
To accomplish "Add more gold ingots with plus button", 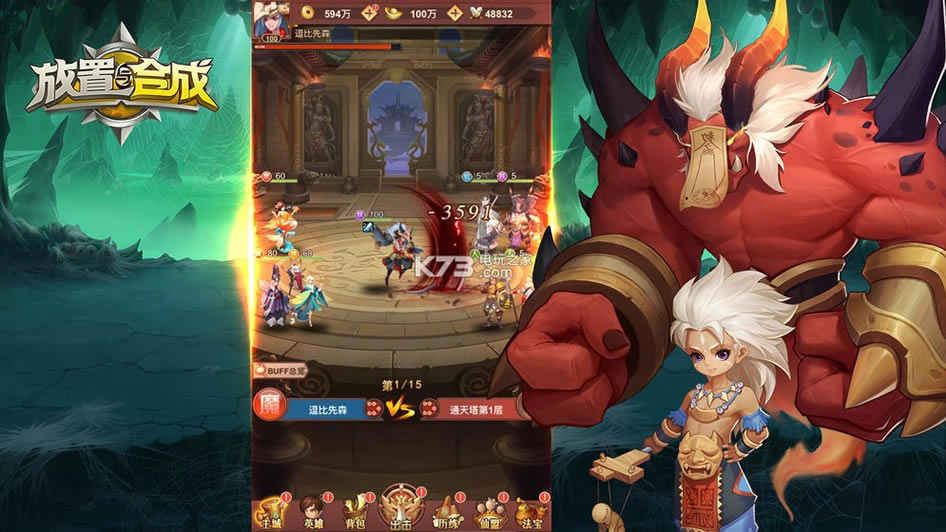I will [x=455, y=13].
